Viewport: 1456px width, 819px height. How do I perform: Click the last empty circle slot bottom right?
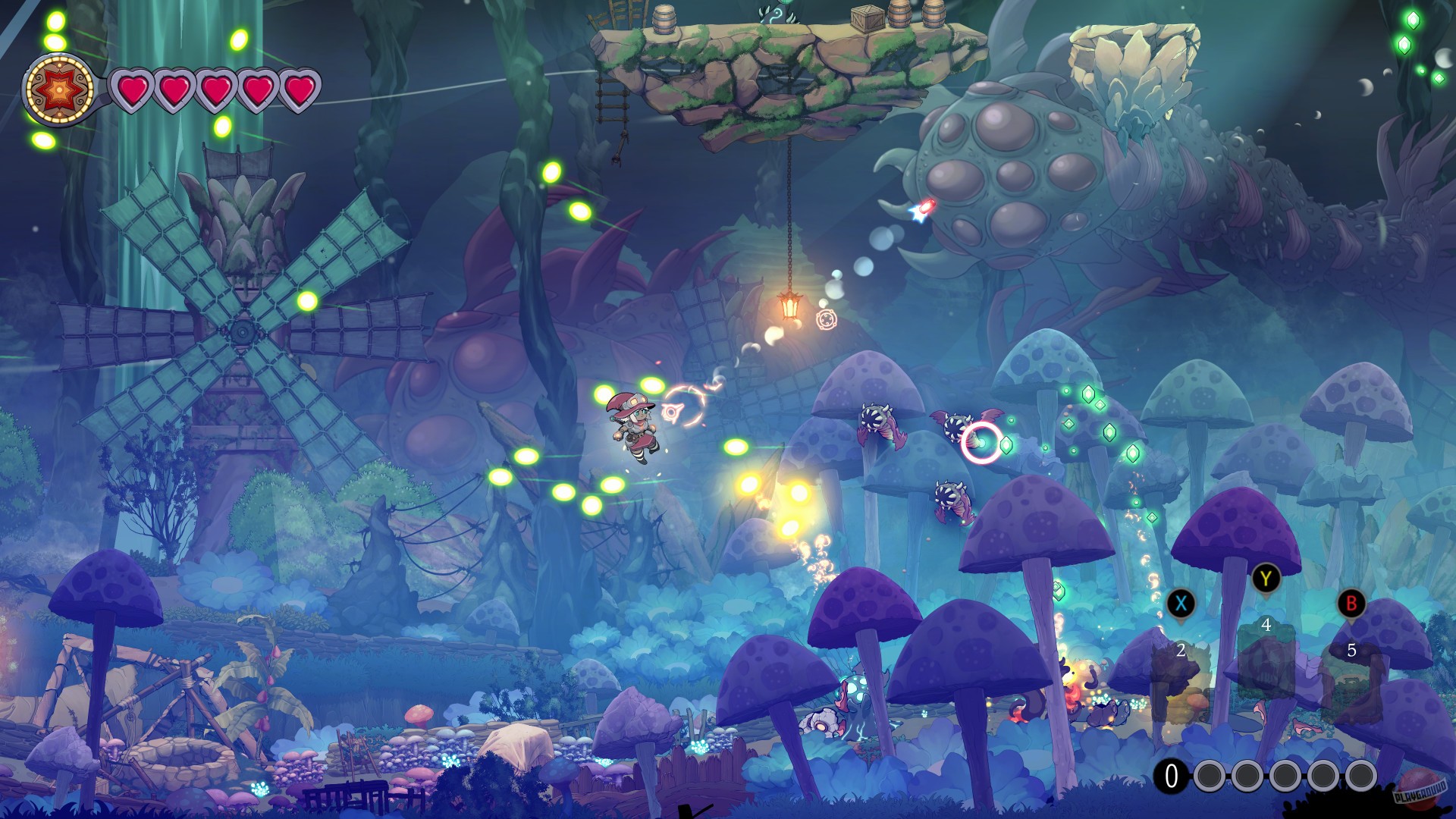pos(1363,775)
